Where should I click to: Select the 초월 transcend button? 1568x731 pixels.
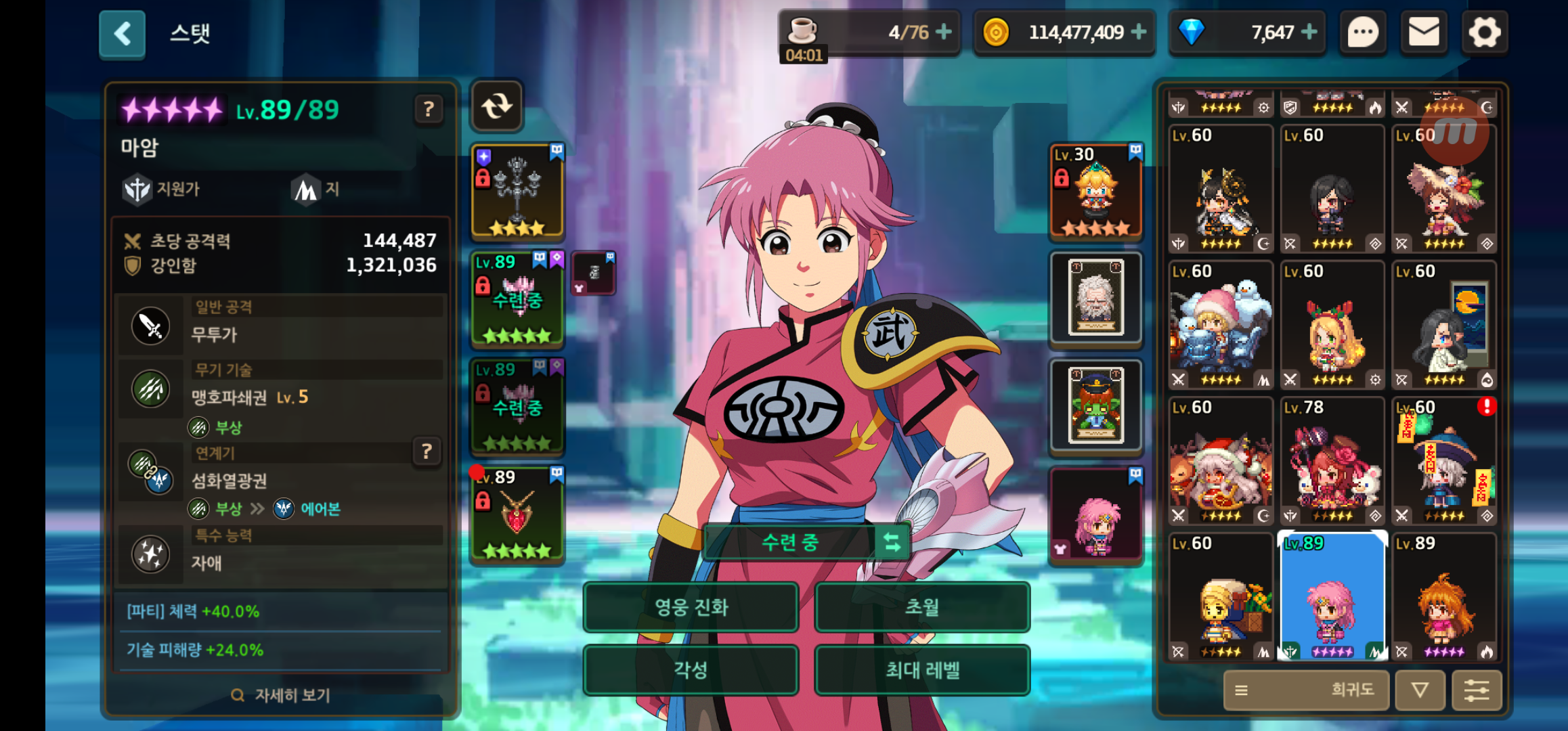[922, 607]
